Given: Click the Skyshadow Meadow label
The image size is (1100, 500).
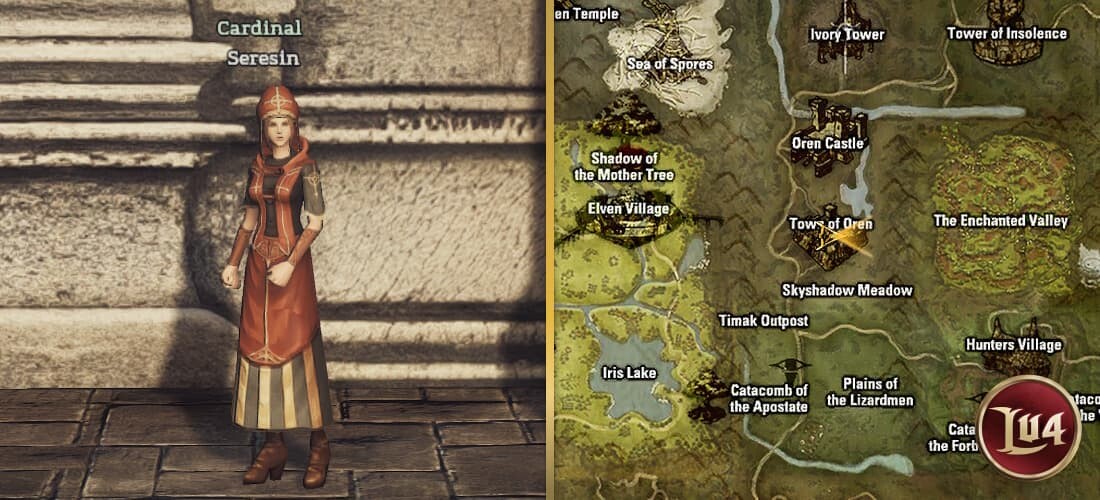Looking at the screenshot, I should (847, 290).
